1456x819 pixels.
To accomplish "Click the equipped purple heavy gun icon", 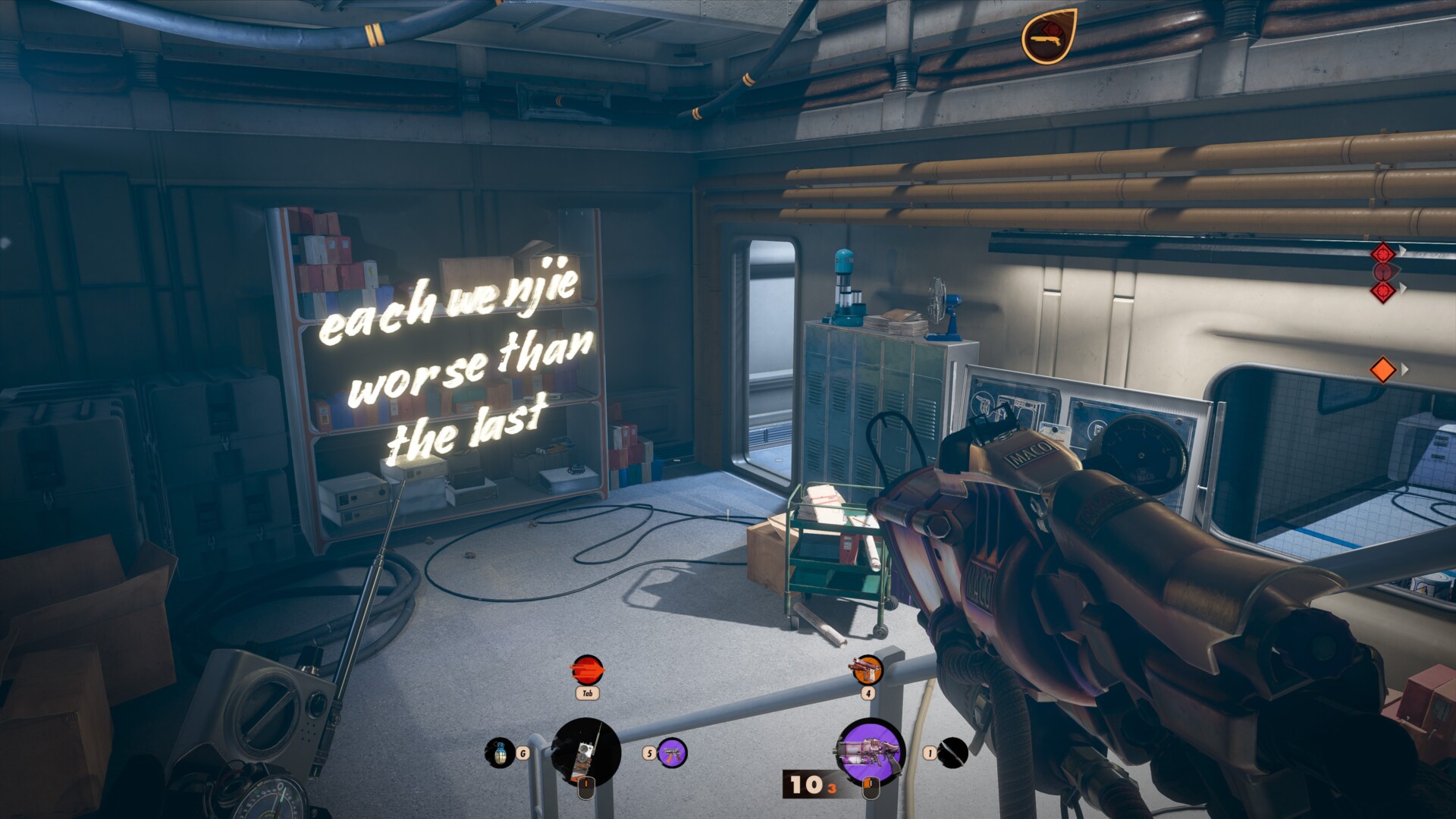I will (x=870, y=751).
